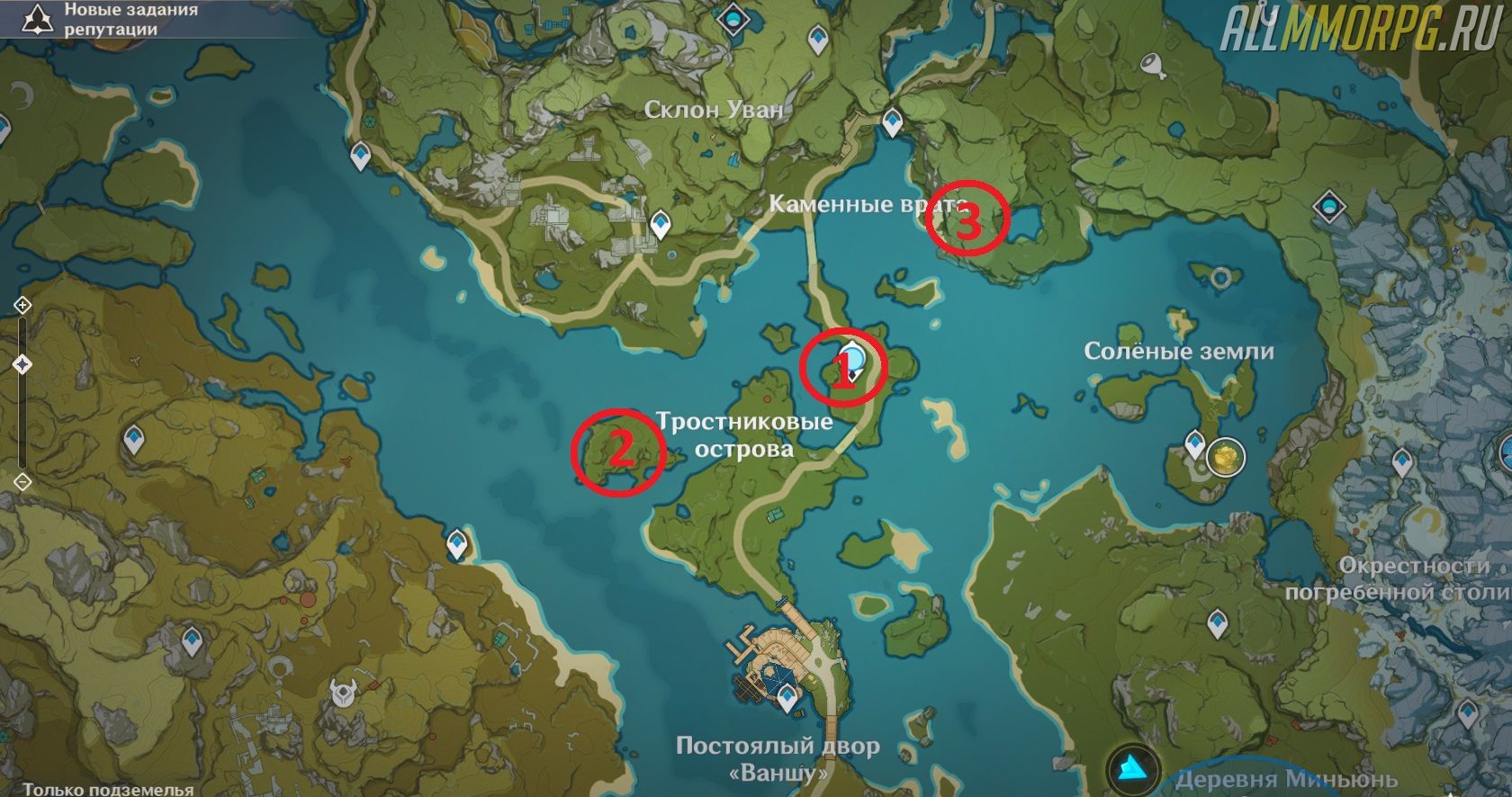The width and height of the screenshot is (1512, 797).
Task: Select the waypoint above the Каменные врата label
Action: click(892, 121)
